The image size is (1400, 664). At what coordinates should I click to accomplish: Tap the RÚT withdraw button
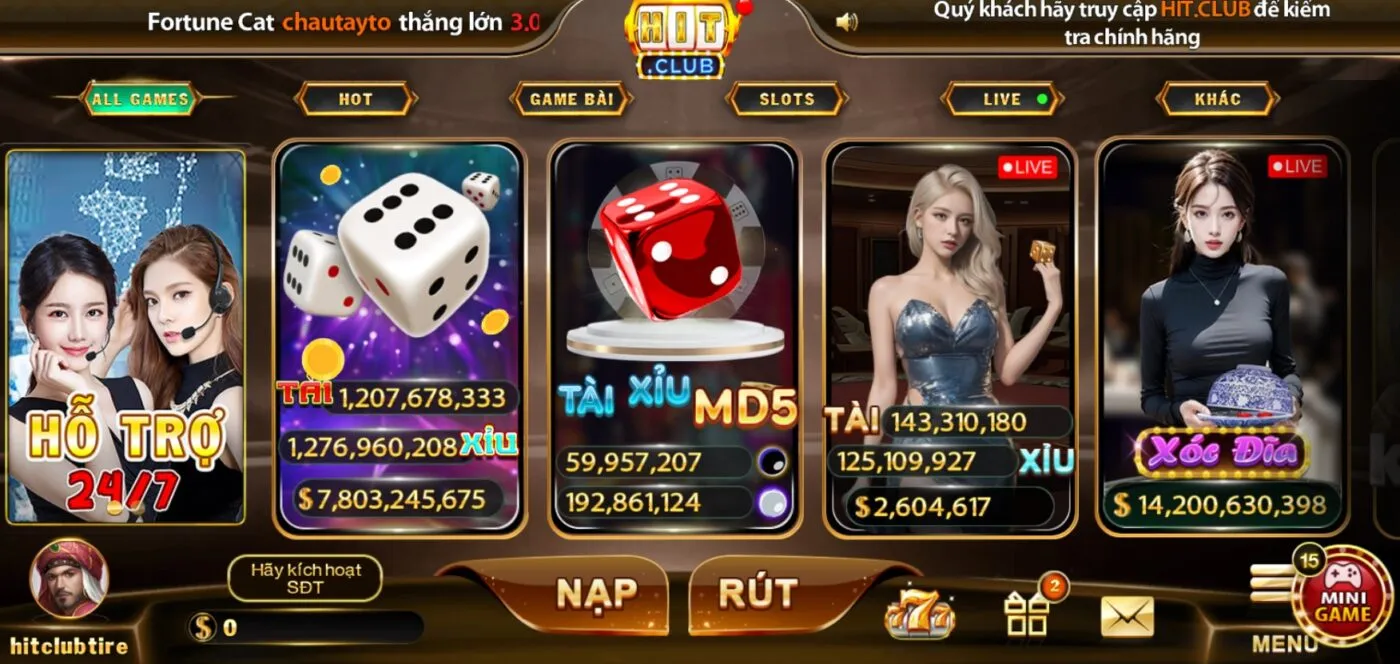(x=758, y=594)
